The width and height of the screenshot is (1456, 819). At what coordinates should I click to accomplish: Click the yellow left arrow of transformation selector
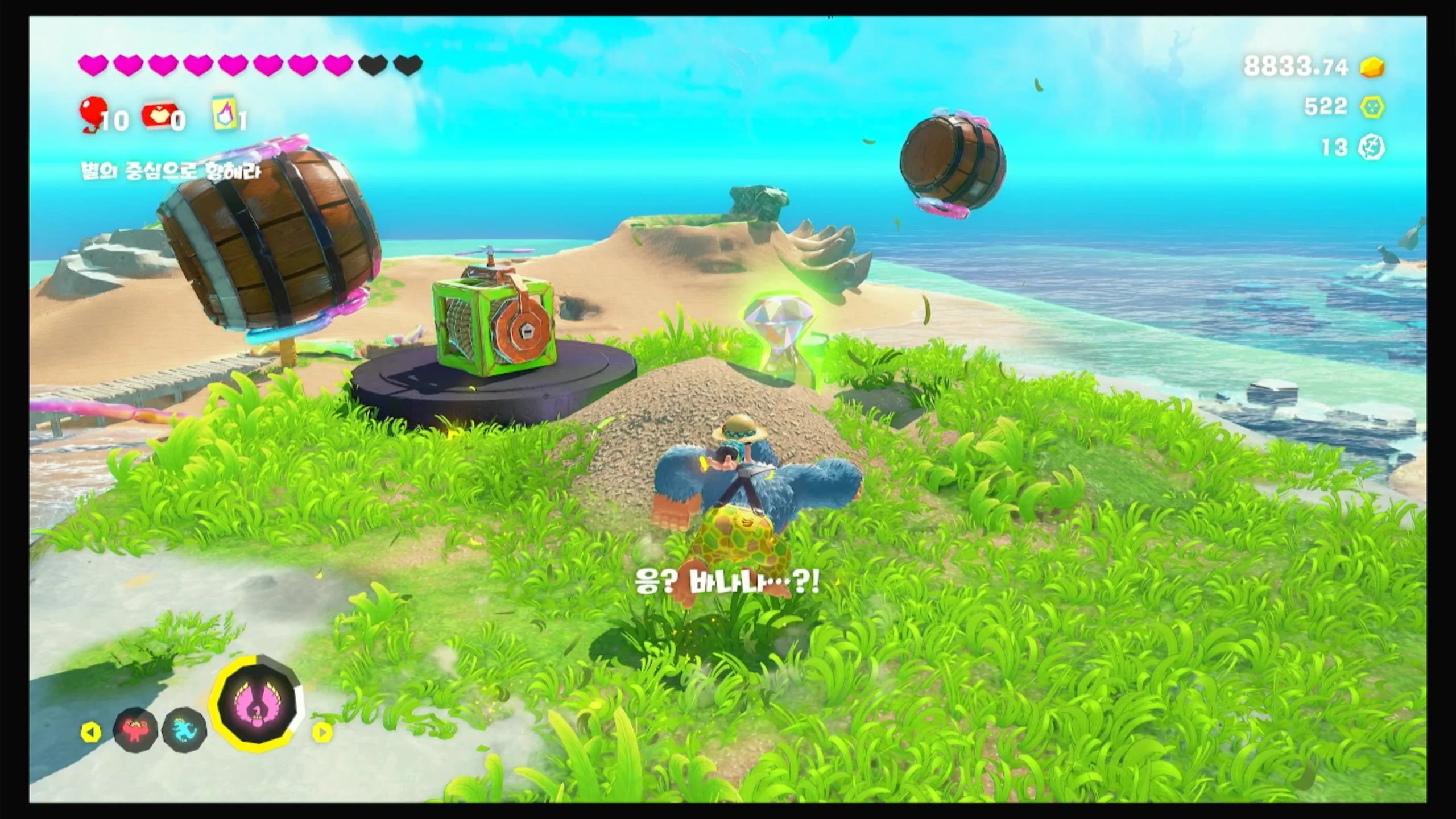90,733
